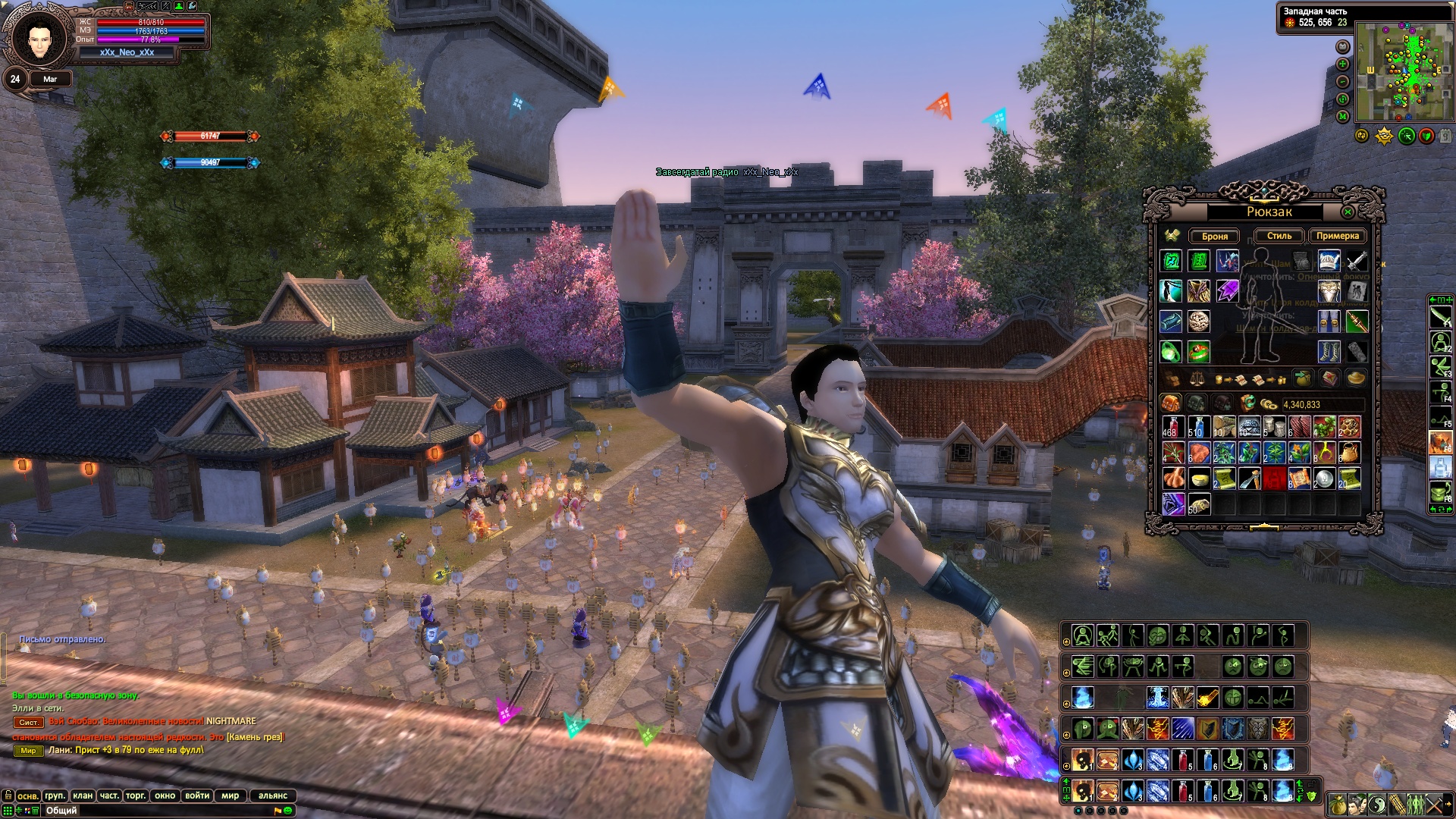The width and height of the screenshot is (1456, 819).
Task: Select the Примерка tab
Action: [x=1337, y=236]
